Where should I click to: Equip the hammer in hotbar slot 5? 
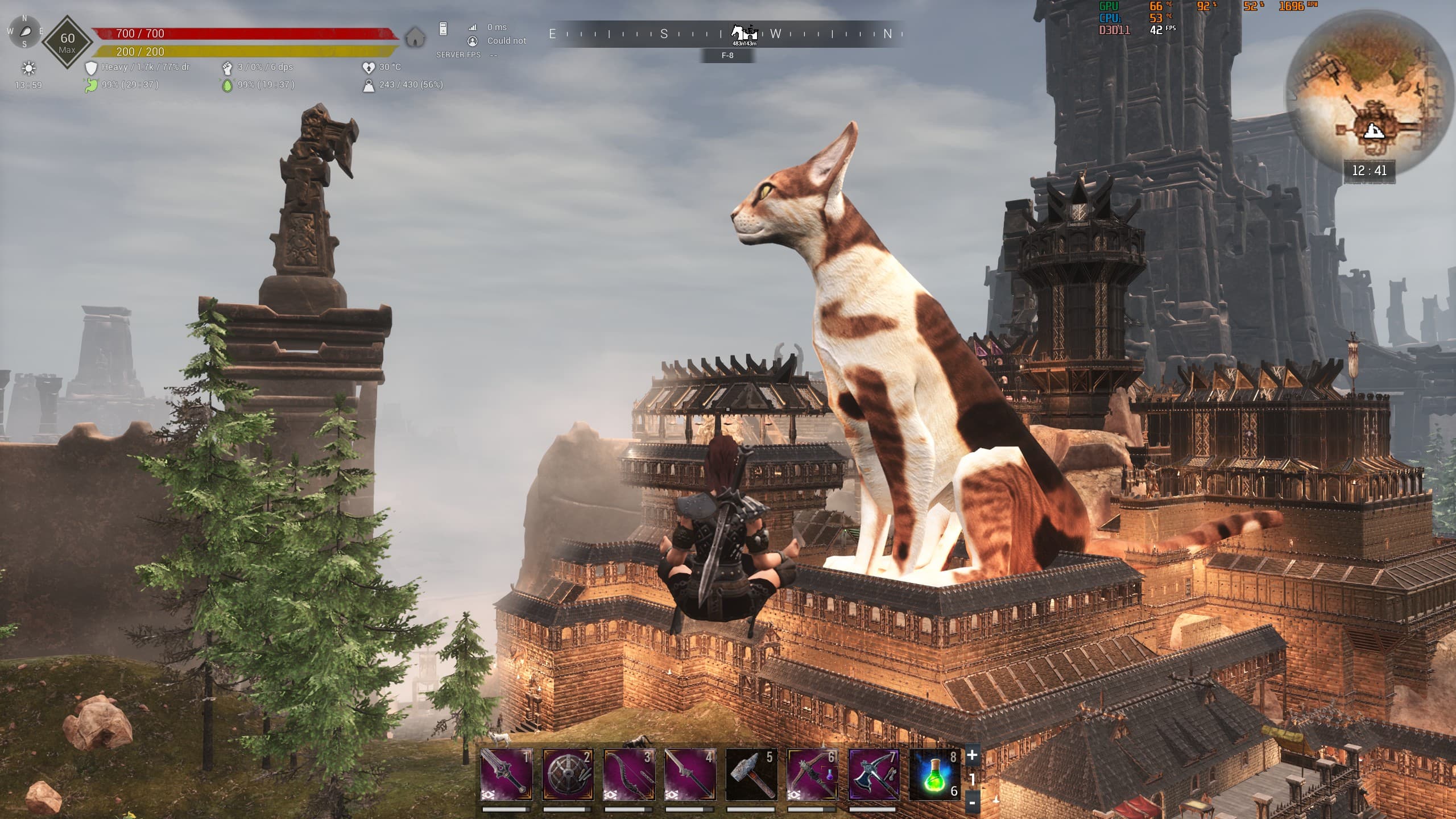[x=751, y=774]
